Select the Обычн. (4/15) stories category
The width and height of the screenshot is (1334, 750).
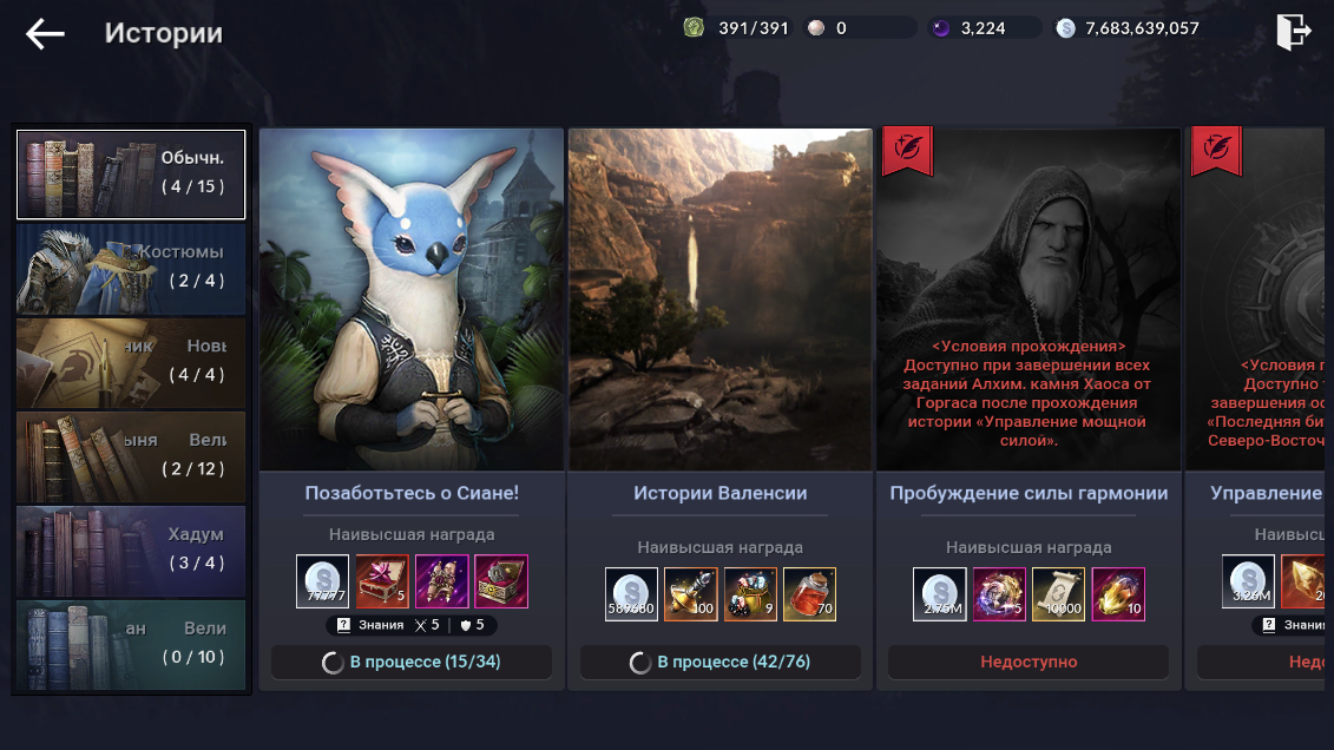[131, 174]
